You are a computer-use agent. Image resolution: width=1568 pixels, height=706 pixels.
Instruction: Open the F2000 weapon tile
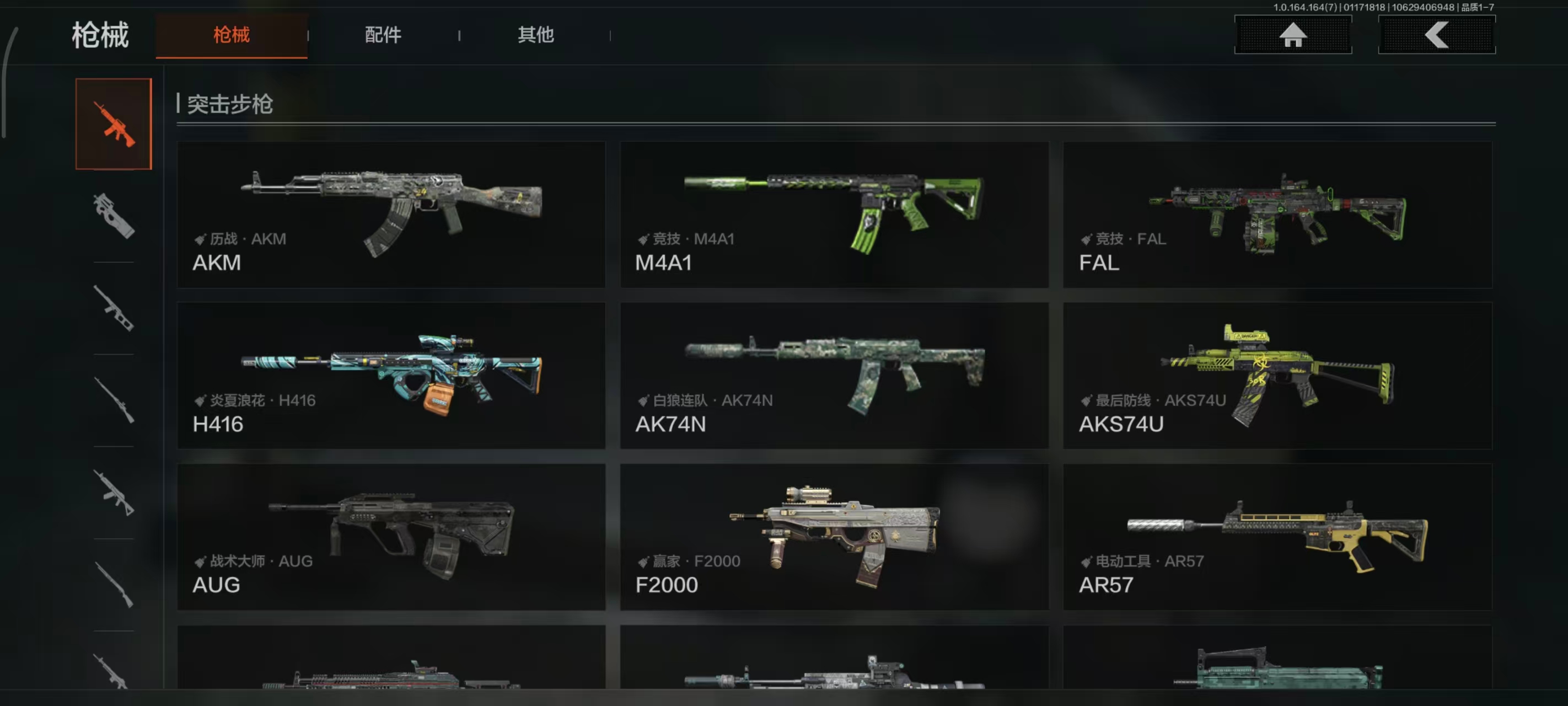pos(834,537)
